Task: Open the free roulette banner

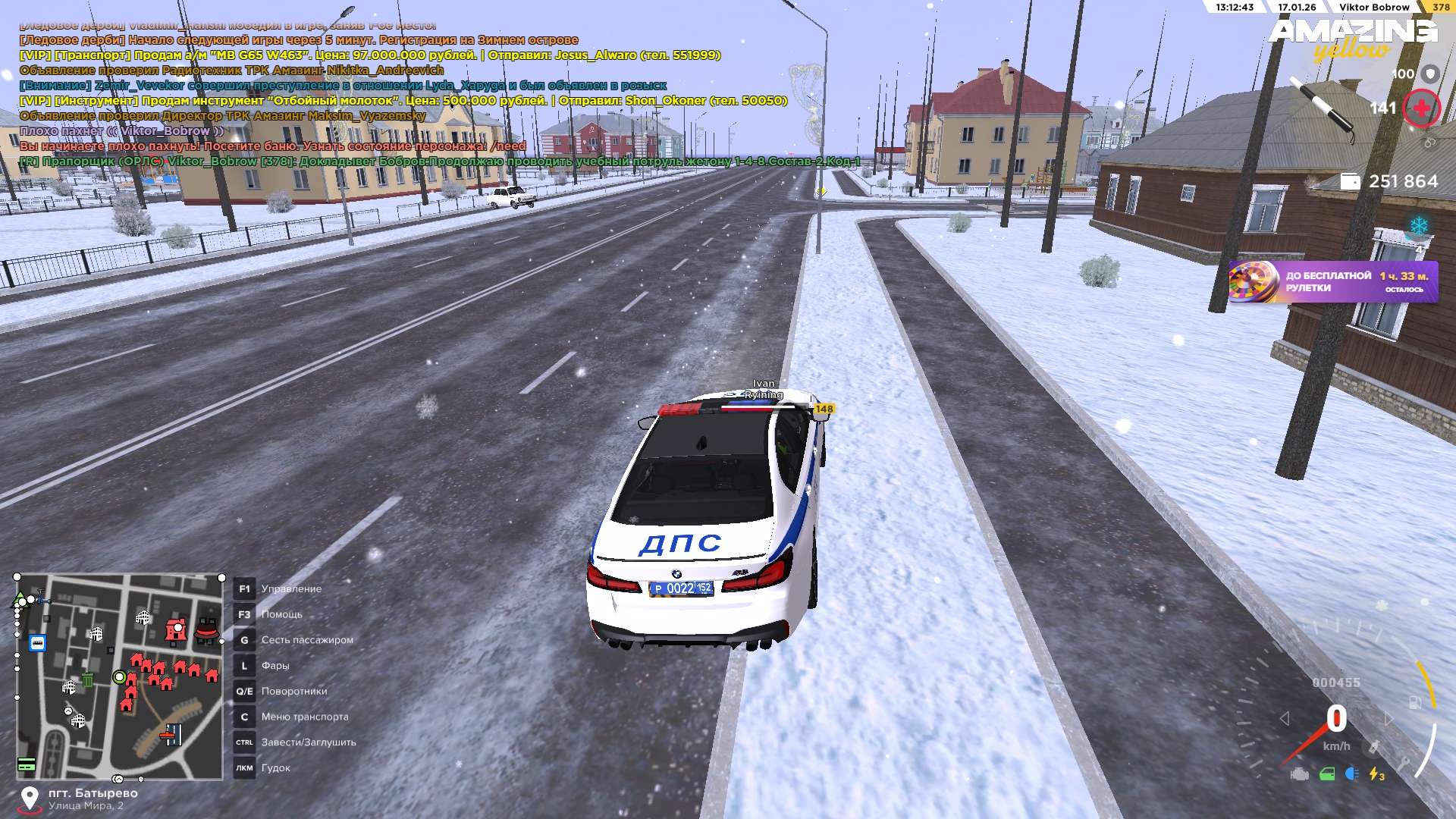Action: tap(1332, 282)
